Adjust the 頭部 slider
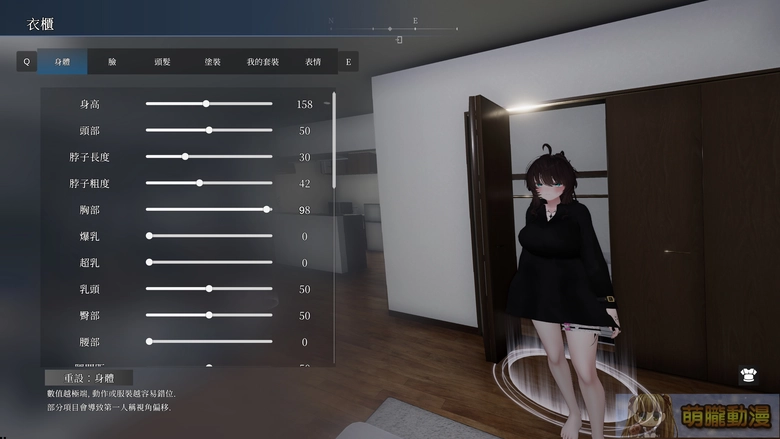 [209, 130]
